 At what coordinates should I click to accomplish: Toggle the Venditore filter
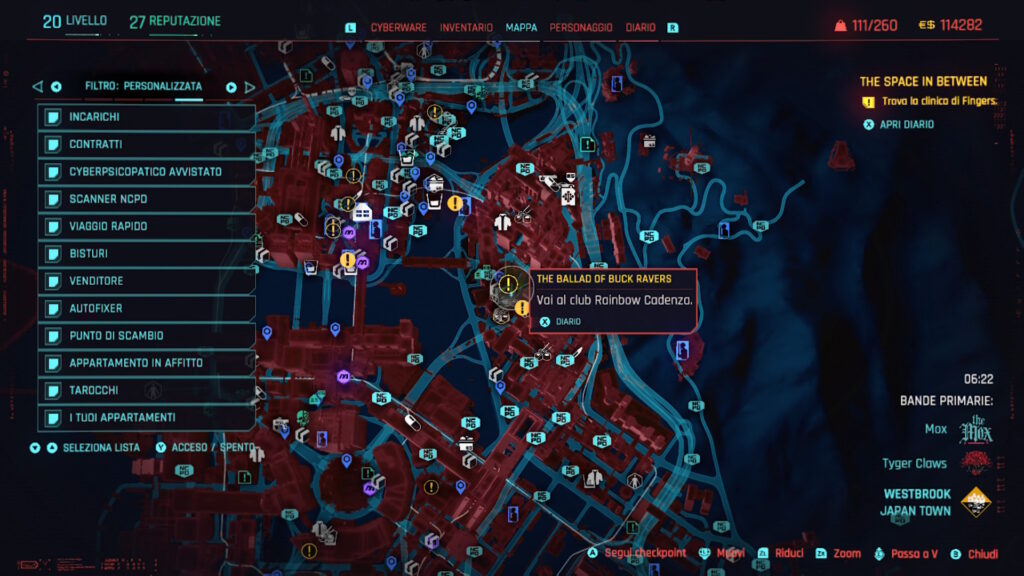pos(145,281)
